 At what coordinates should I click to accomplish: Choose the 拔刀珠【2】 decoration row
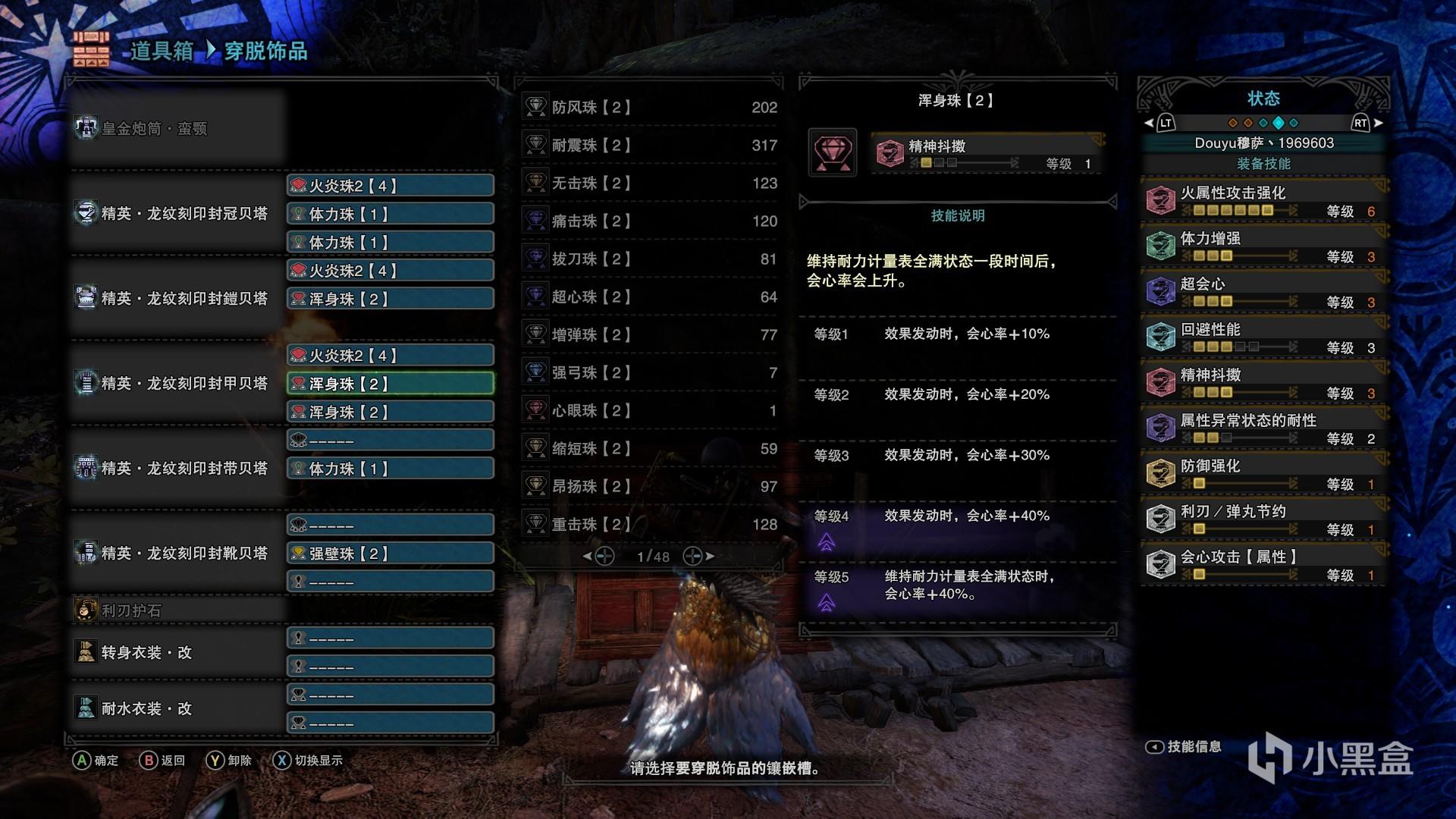[x=650, y=259]
